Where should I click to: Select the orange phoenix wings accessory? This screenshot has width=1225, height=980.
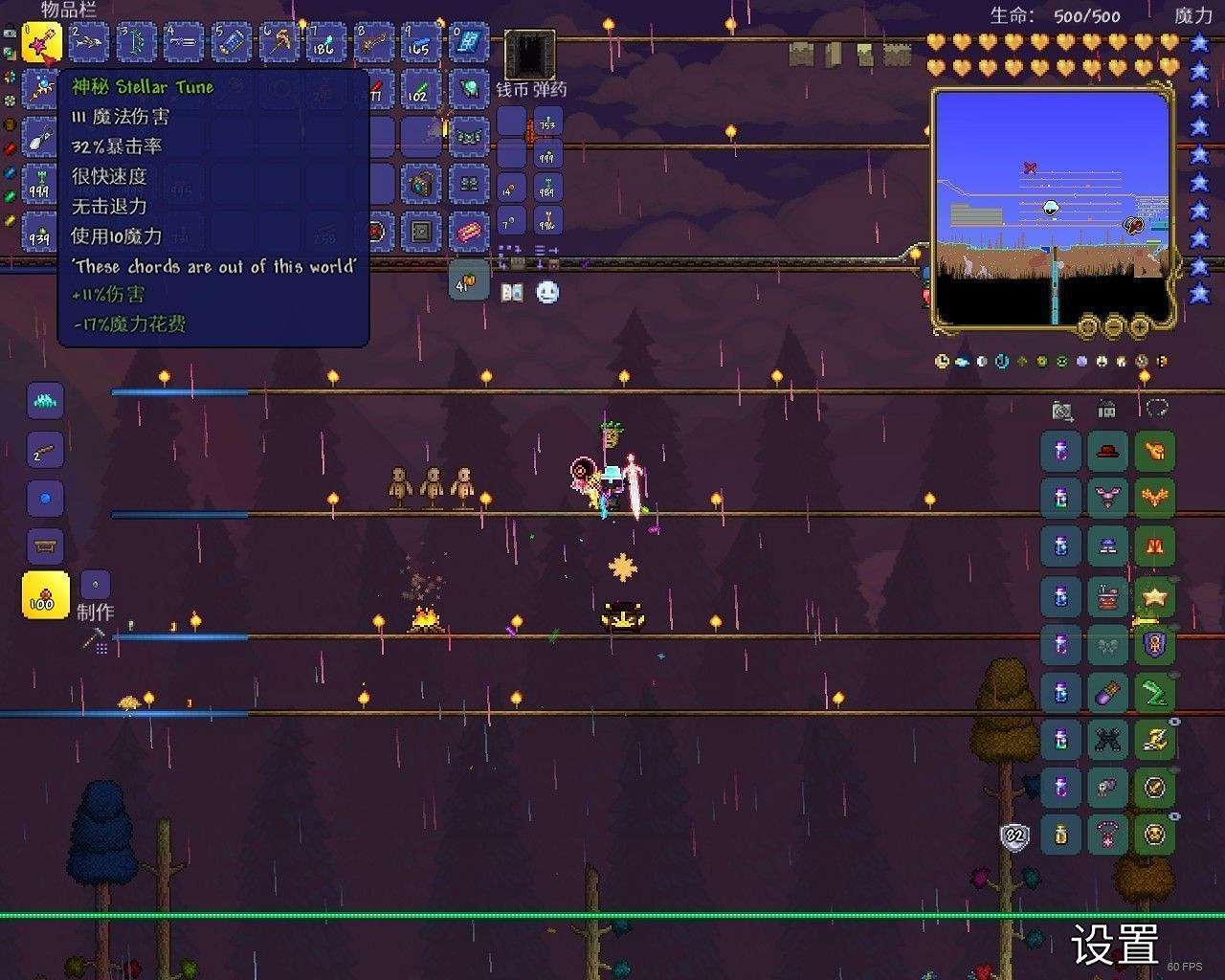[1155, 497]
